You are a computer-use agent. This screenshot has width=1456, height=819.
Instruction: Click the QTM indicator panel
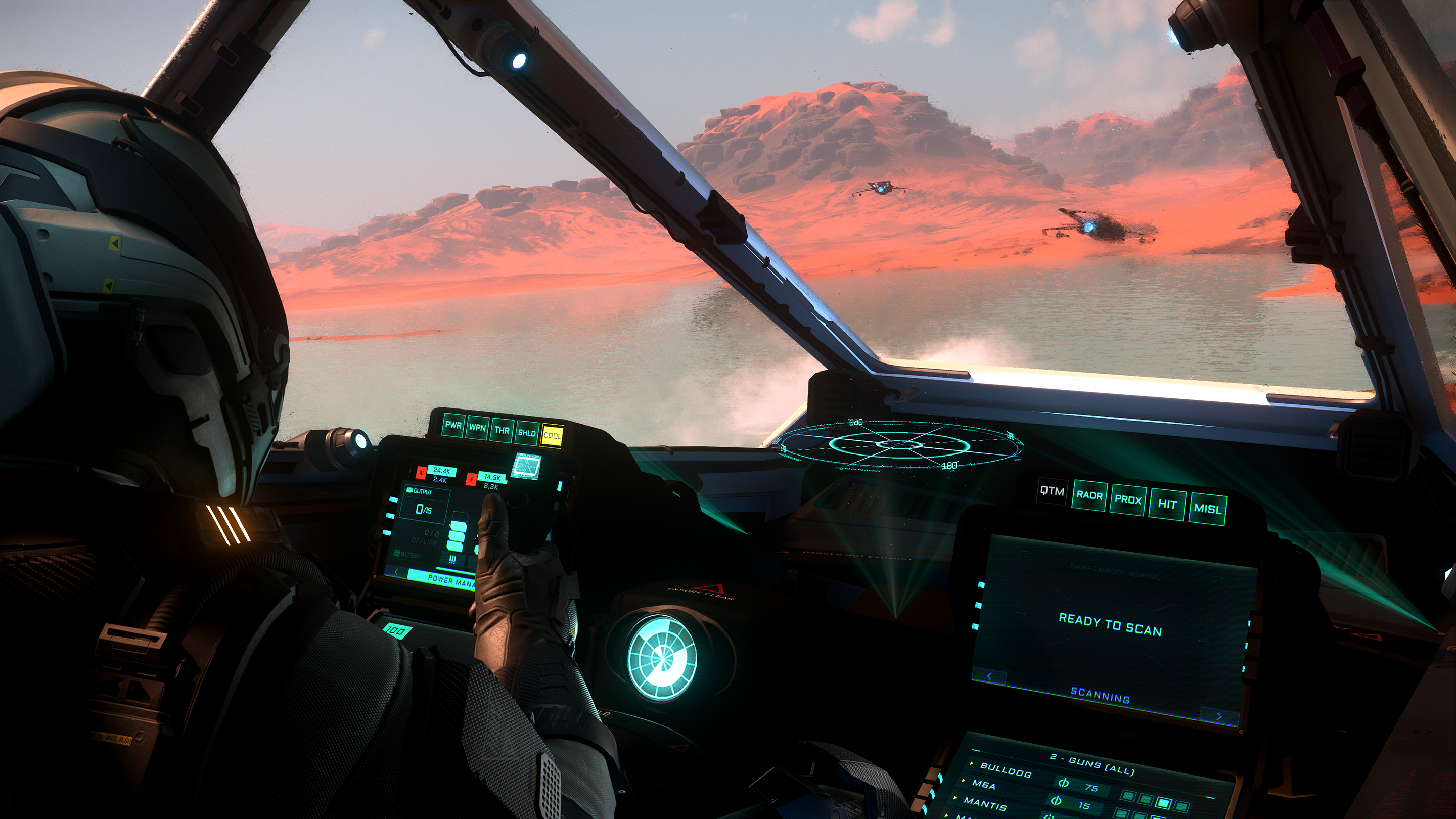click(1052, 492)
